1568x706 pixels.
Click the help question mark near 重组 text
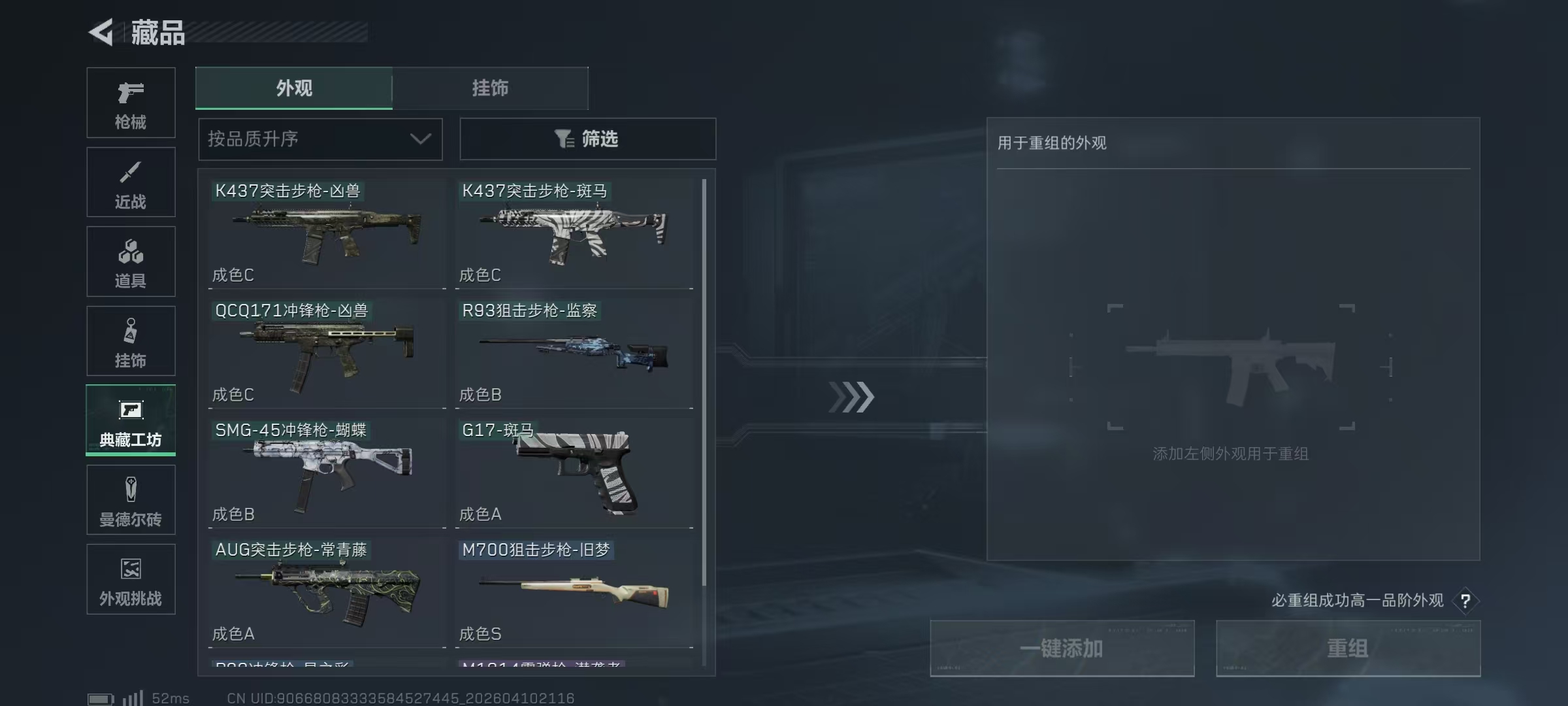click(x=1465, y=601)
